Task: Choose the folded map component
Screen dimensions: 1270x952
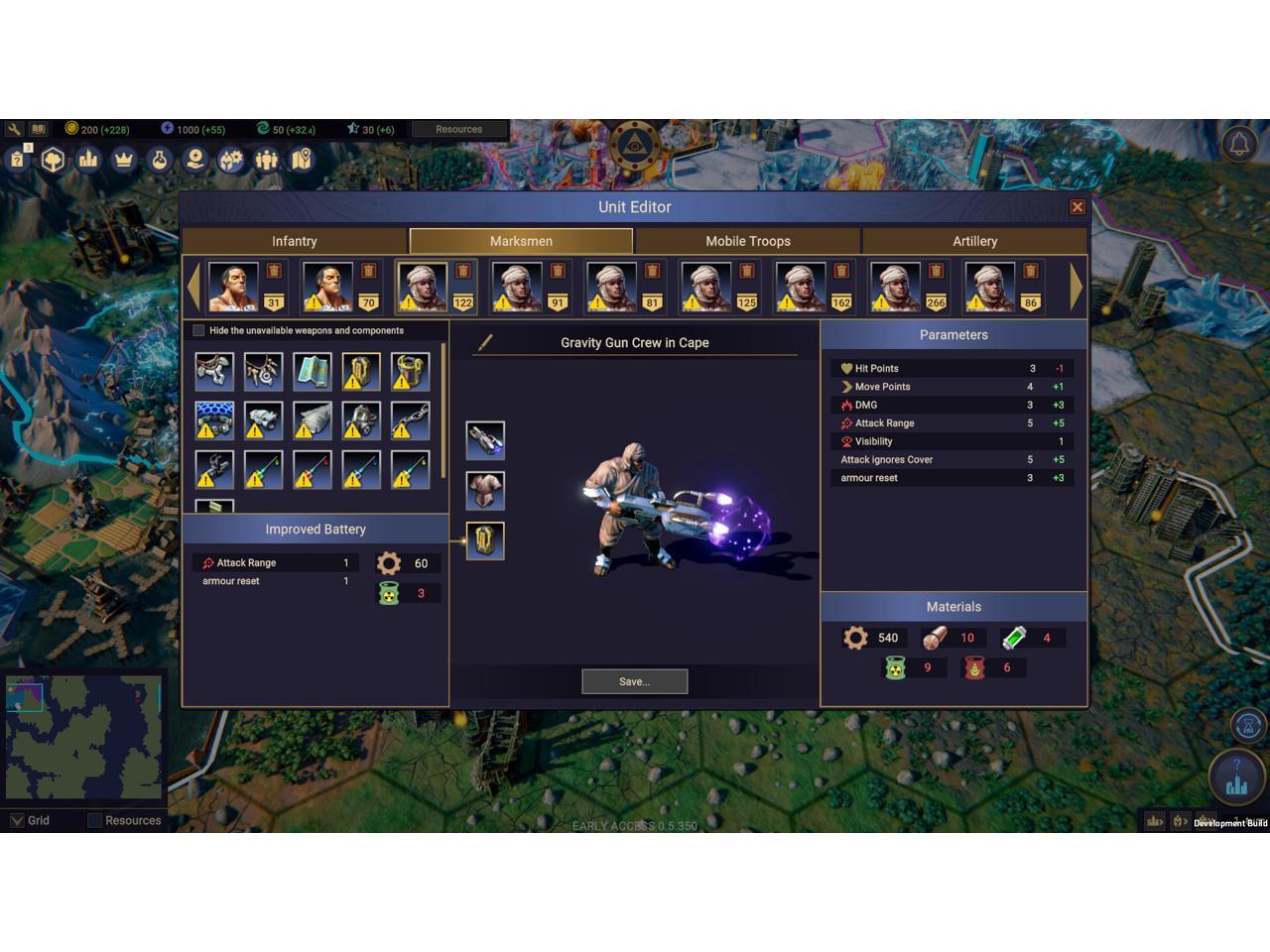Action: (312, 371)
